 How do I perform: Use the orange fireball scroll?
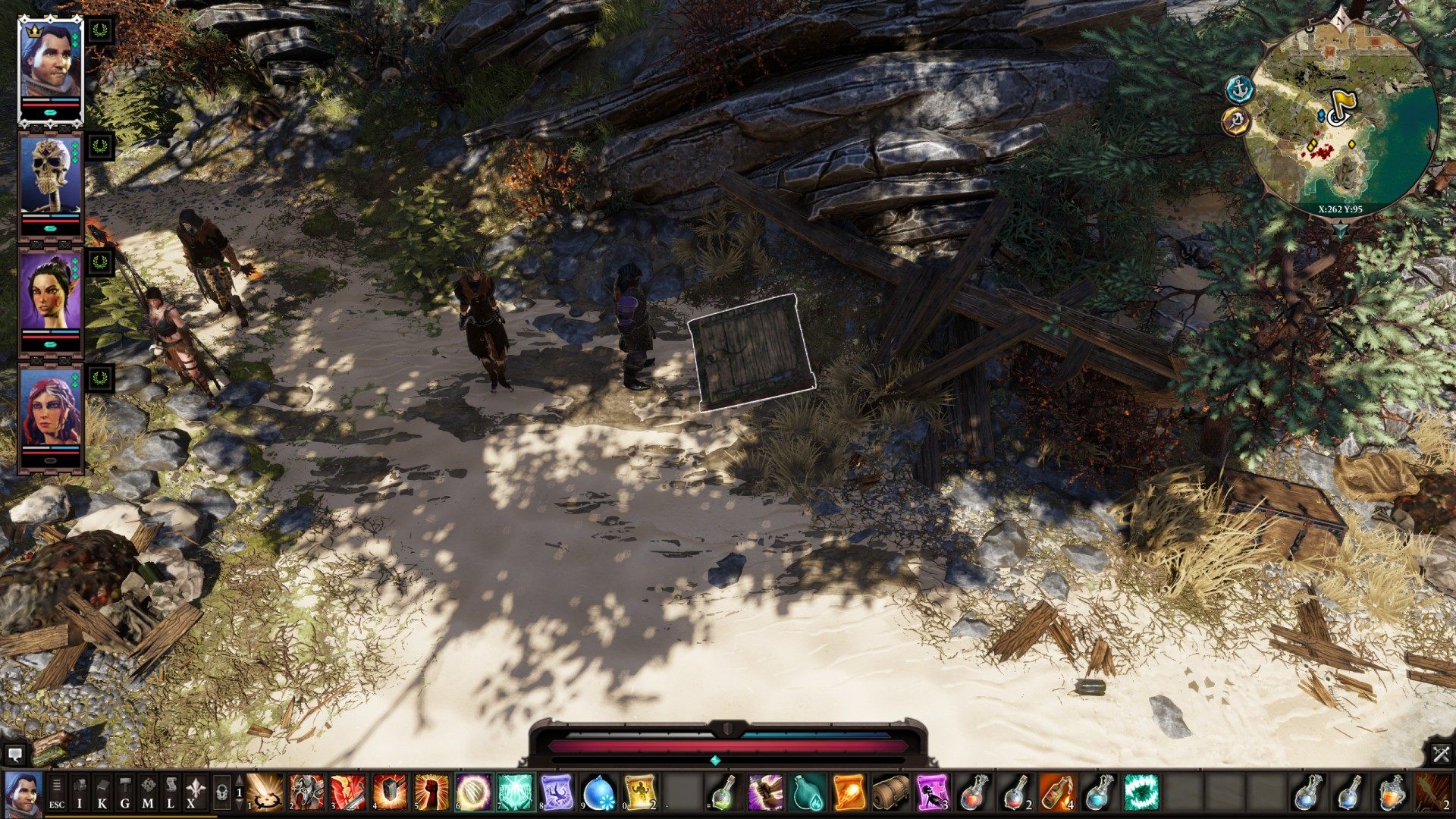(849, 792)
